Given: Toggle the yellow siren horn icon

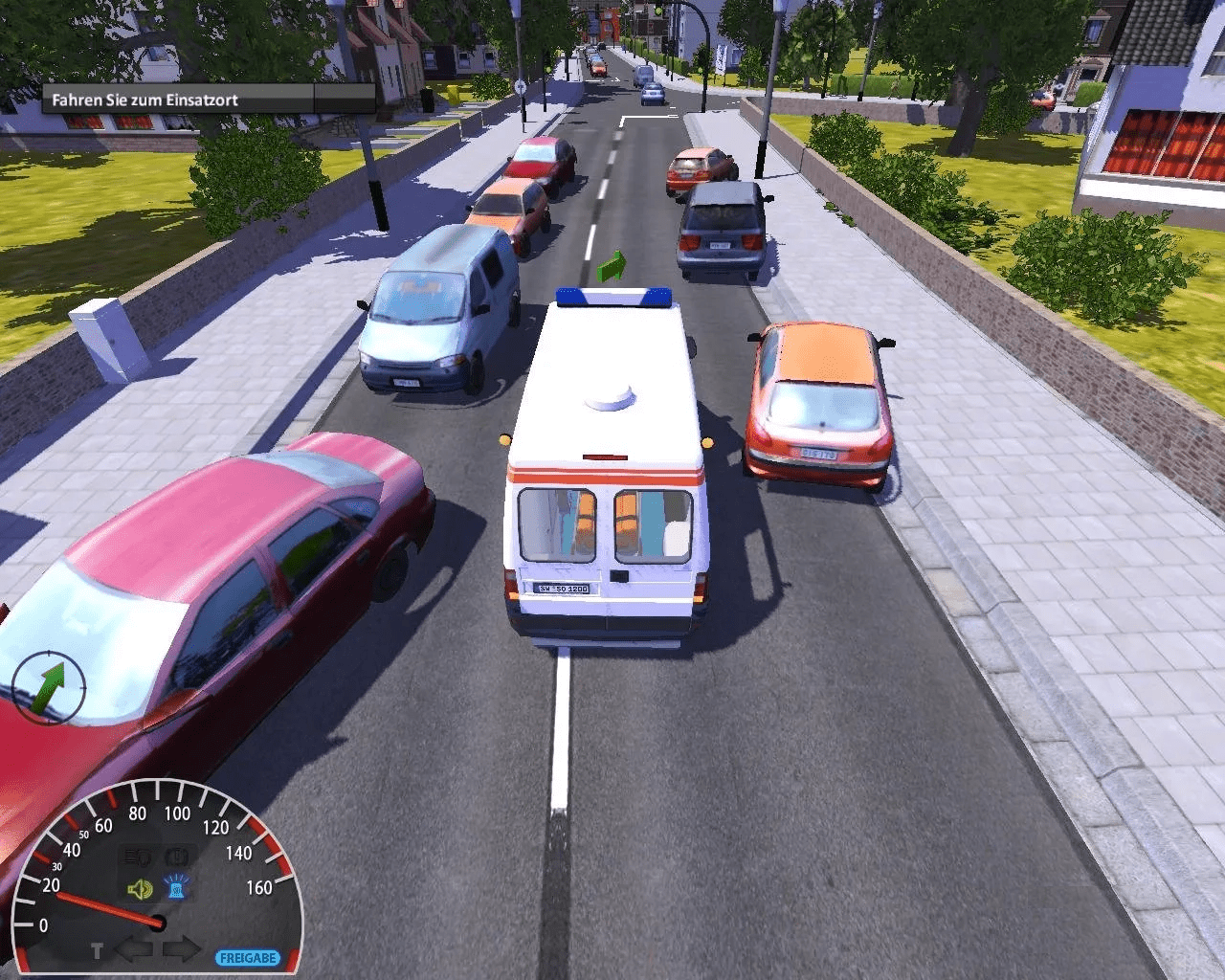Looking at the screenshot, I should [x=140, y=890].
